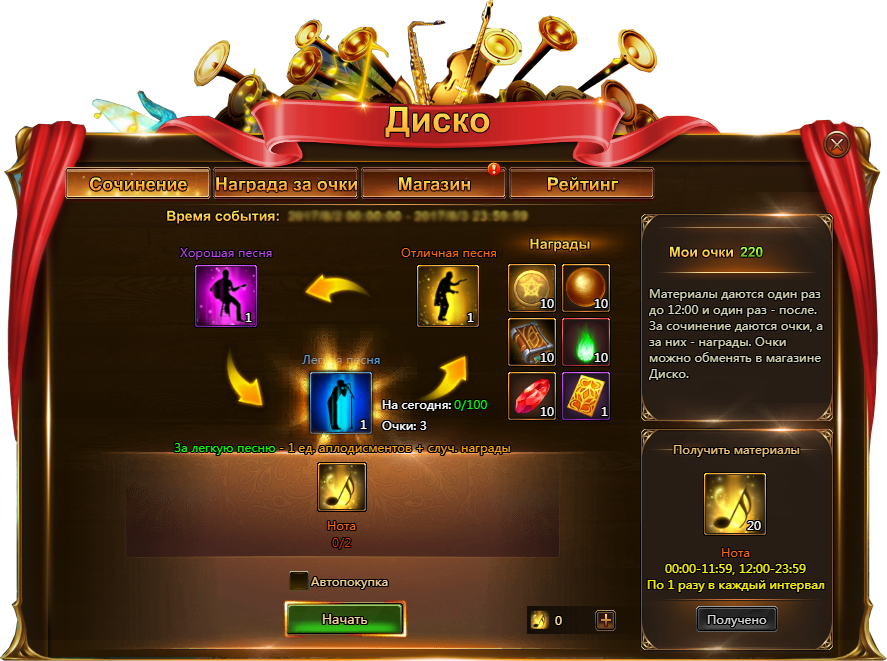
Task: Open the Магазин tab
Action: tap(434, 184)
